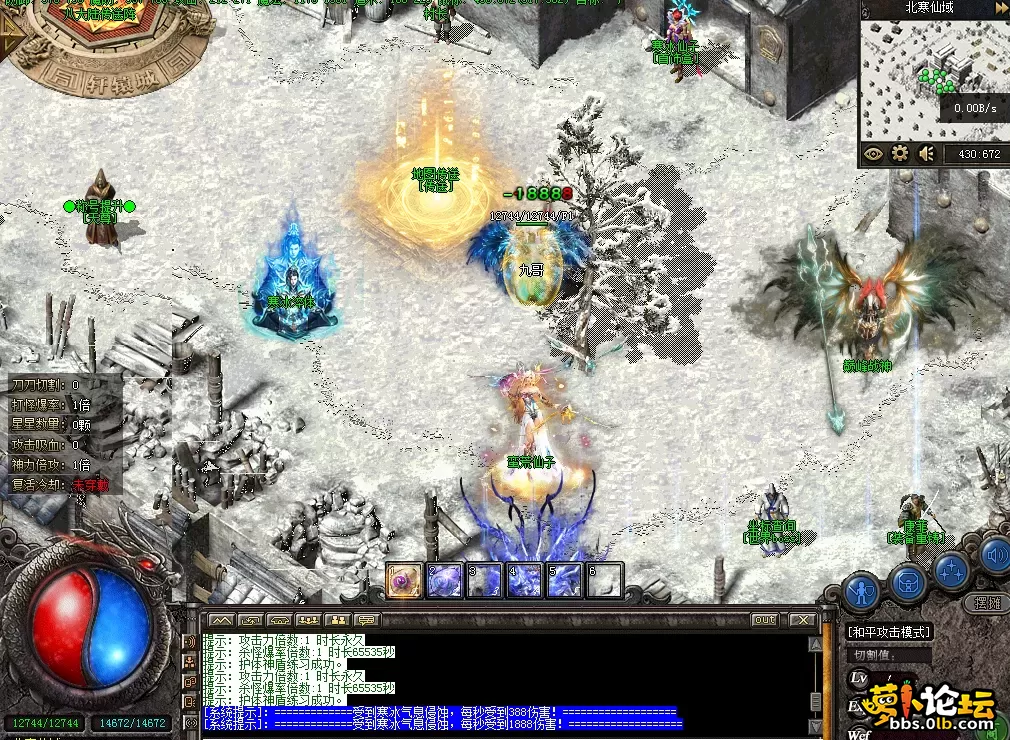This screenshot has width=1010, height=740.
Task: Toggle the eye visibility icon under the minimap
Action: pyautogui.click(x=874, y=154)
